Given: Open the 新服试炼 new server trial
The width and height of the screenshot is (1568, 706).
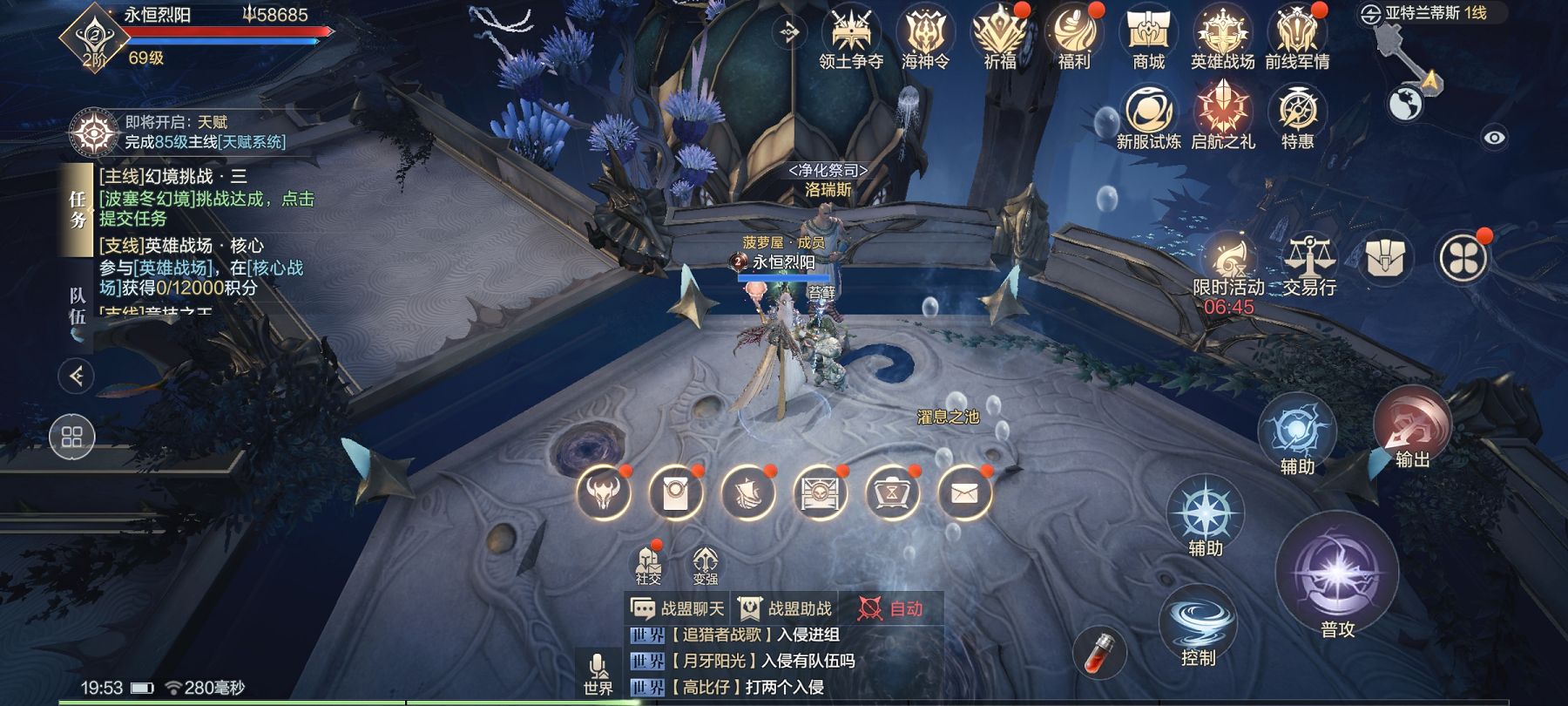Looking at the screenshot, I should (1149, 114).
